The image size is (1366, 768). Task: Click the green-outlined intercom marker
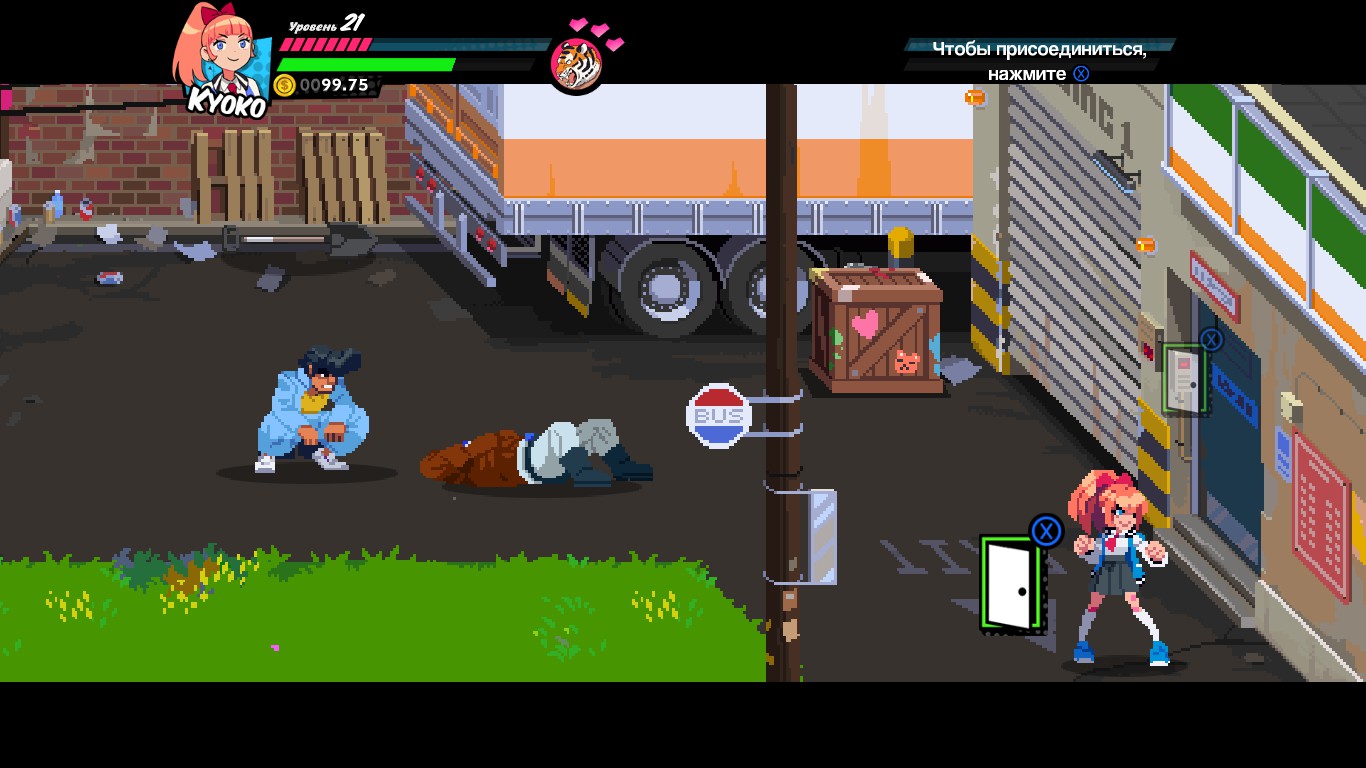pyautogui.click(x=1185, y=379)
